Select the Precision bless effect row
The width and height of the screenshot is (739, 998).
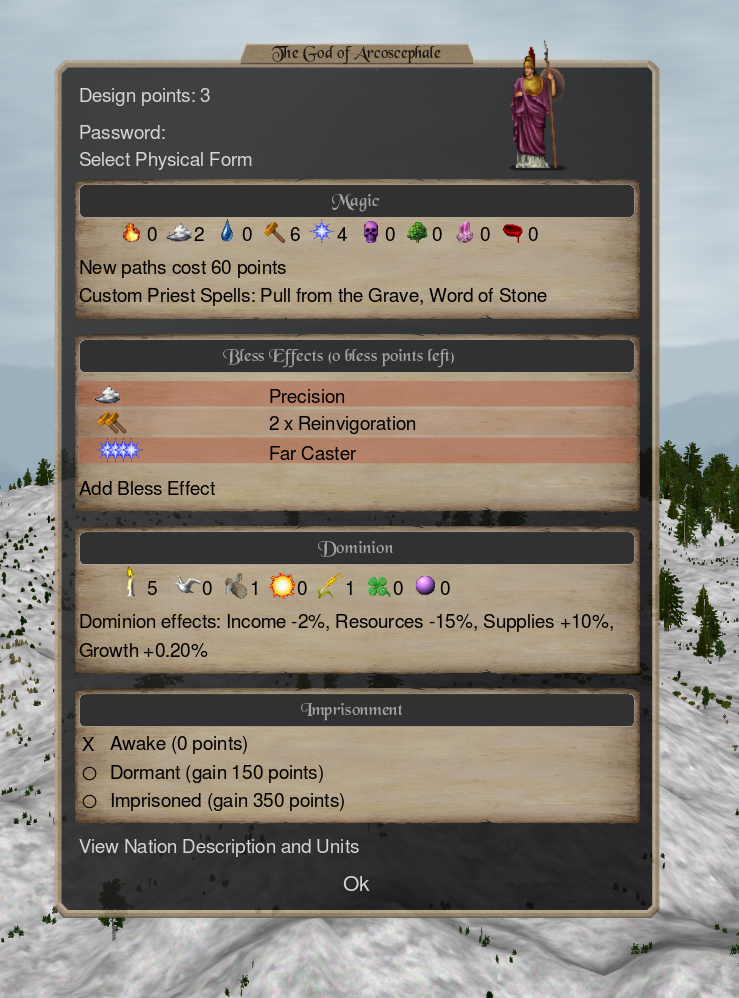[356, 396]
